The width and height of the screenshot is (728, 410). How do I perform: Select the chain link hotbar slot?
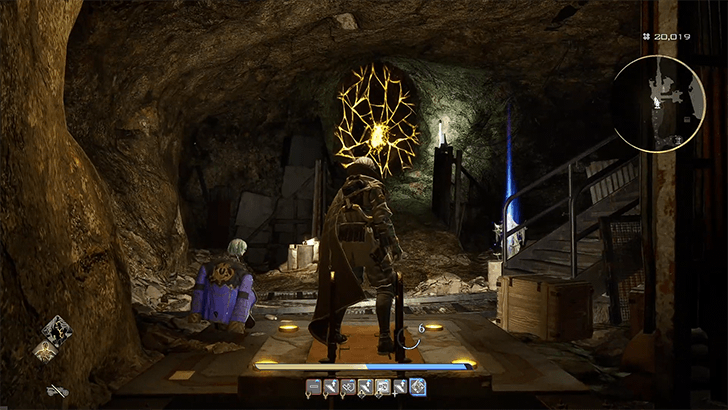pyautogui.click(x=348, y=386)
